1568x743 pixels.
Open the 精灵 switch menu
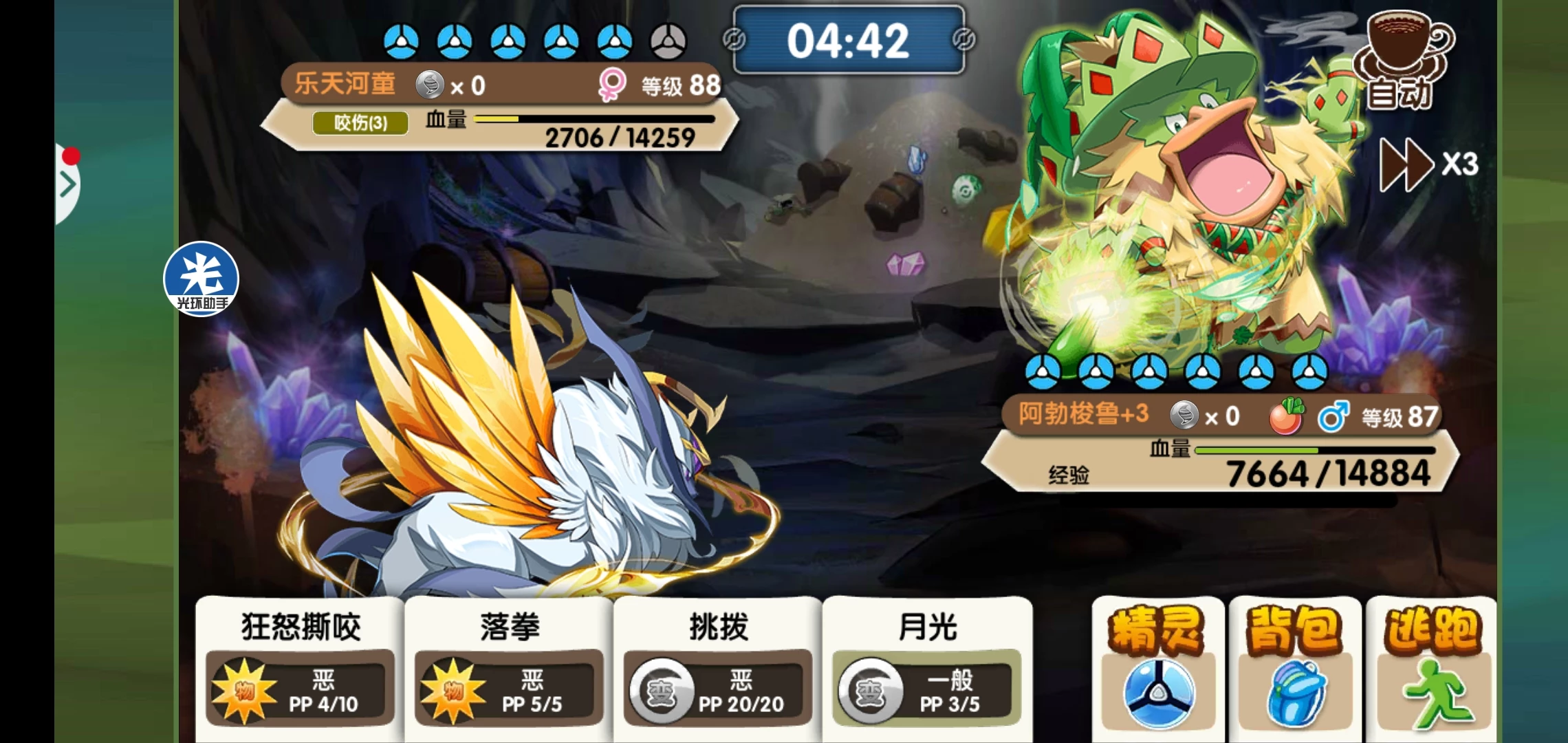[1157, 669]
